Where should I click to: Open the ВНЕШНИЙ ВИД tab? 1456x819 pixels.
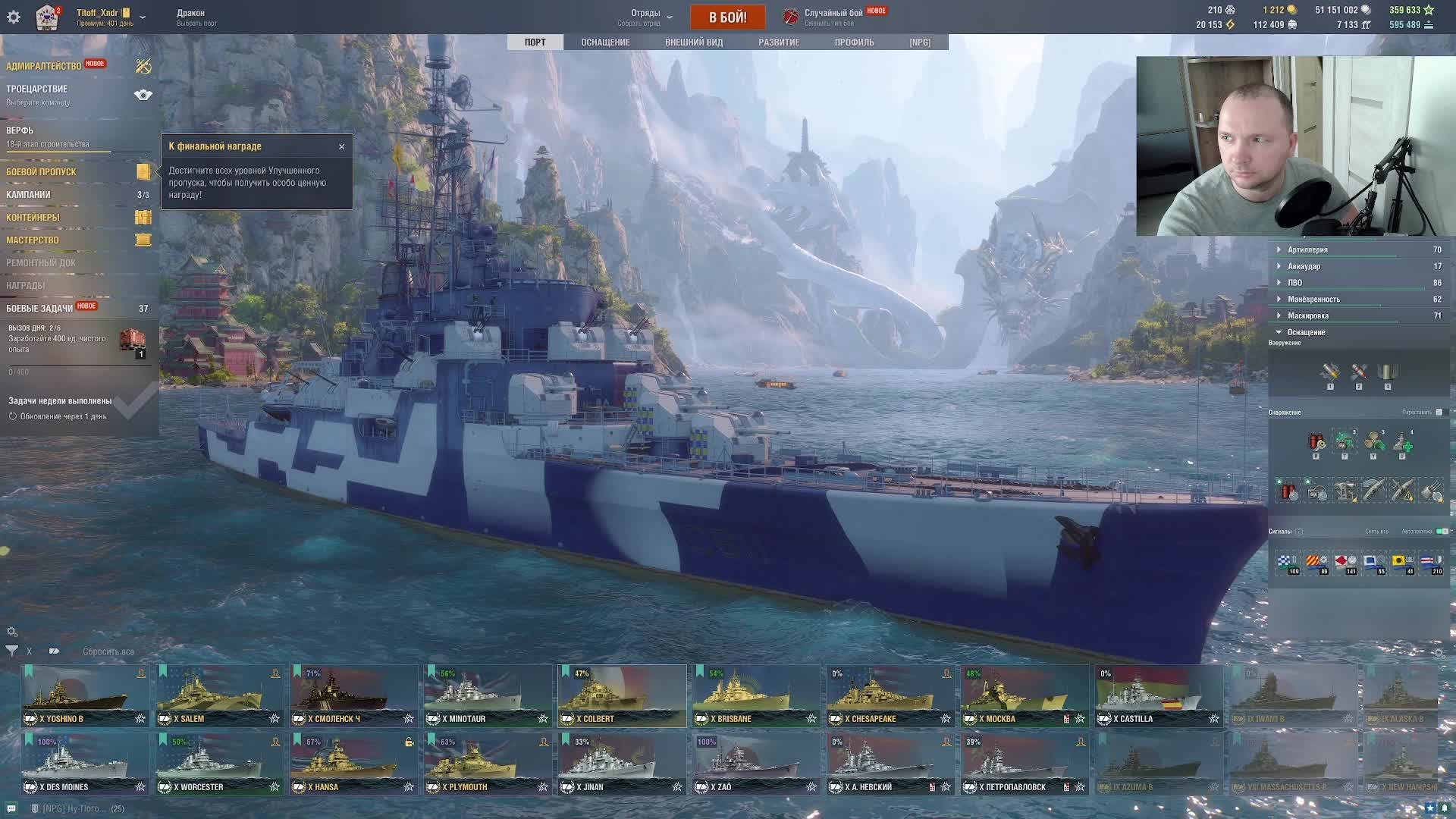point(694,42)
